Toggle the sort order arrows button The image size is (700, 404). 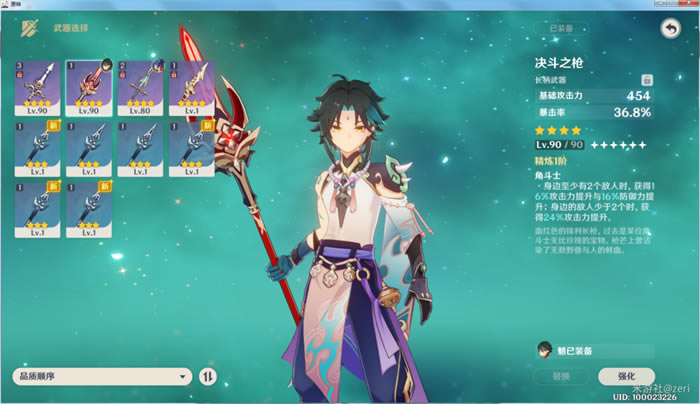pyautogui.click(x=208, y=376)
